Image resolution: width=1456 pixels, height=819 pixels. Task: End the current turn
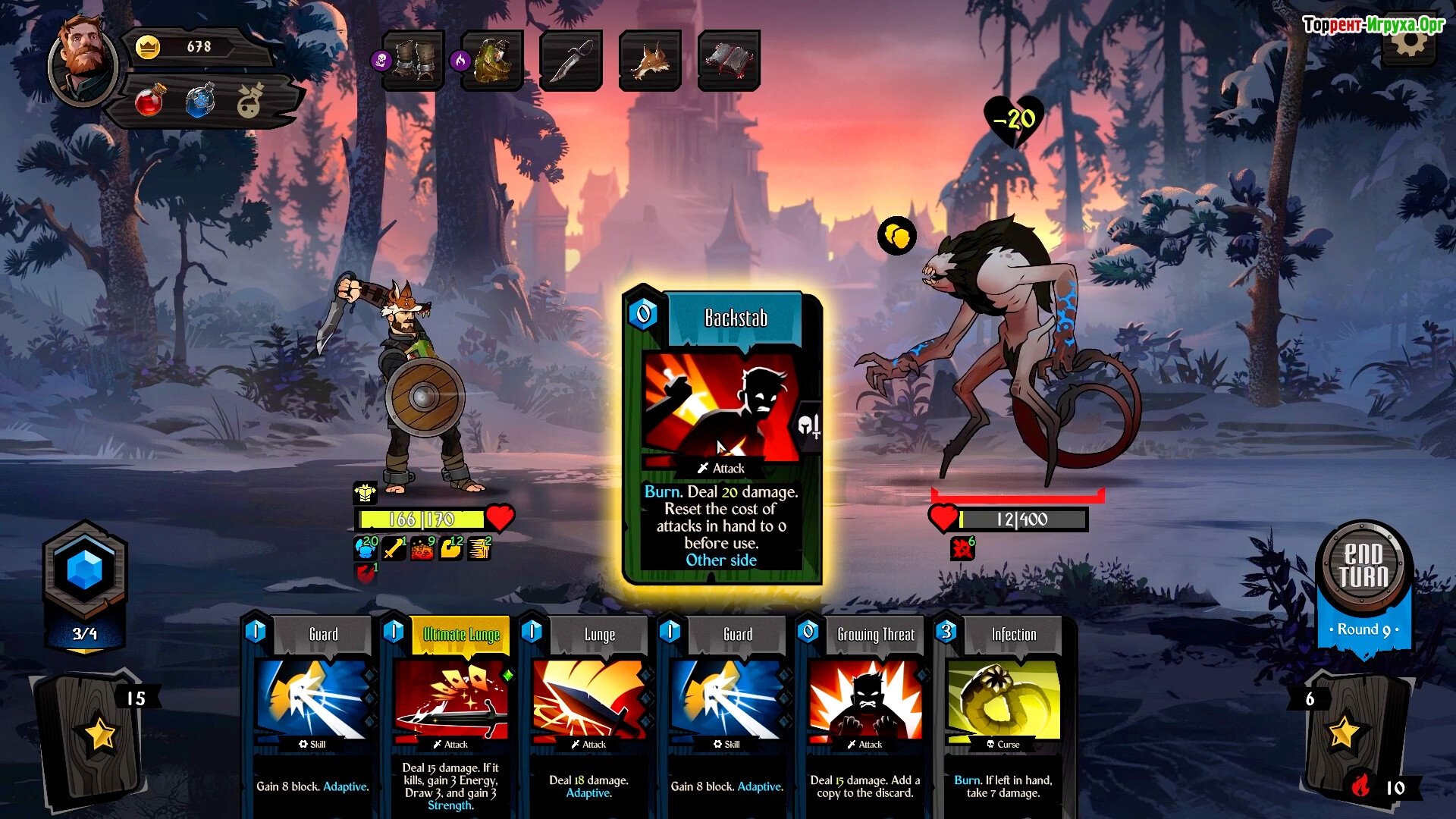[x=1363, y=565]
